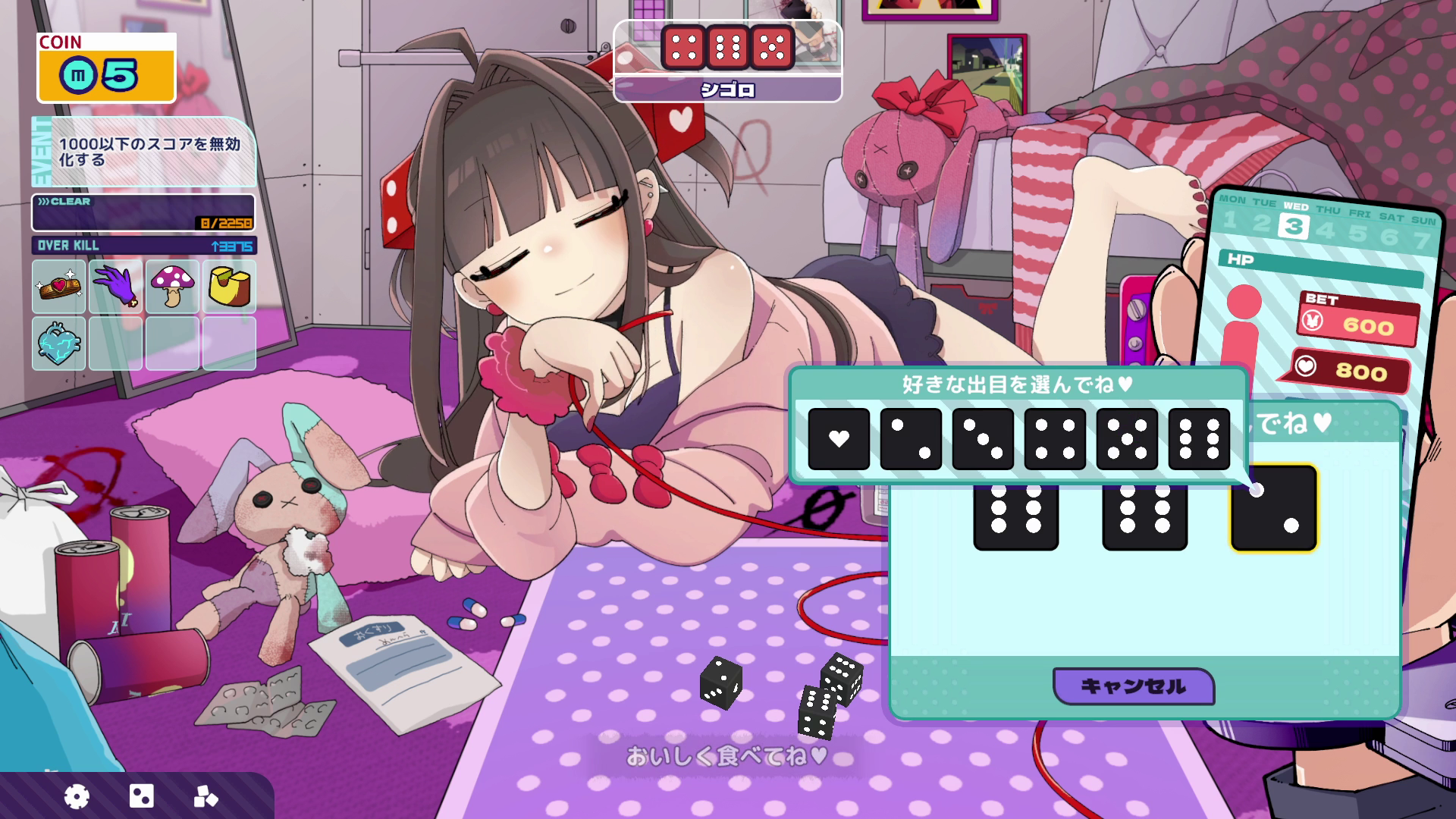The image size is (1456, 819).
Task: Select the heart ring item in the inventory
Action: point(58,287)
